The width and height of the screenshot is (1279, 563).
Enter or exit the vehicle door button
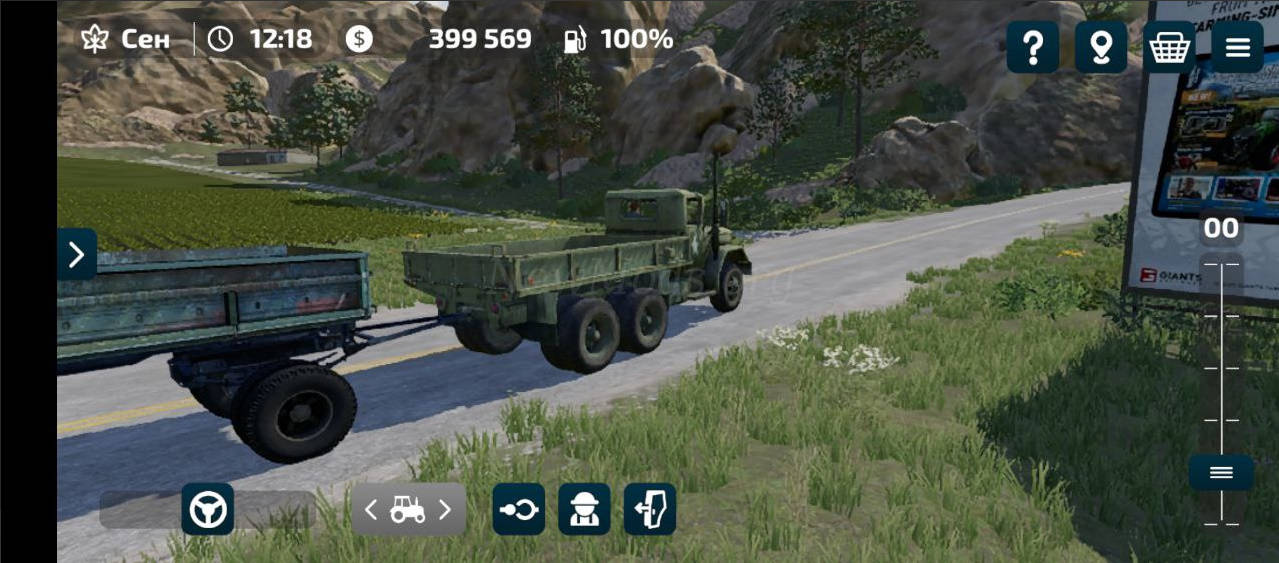(x=650, y=510)
